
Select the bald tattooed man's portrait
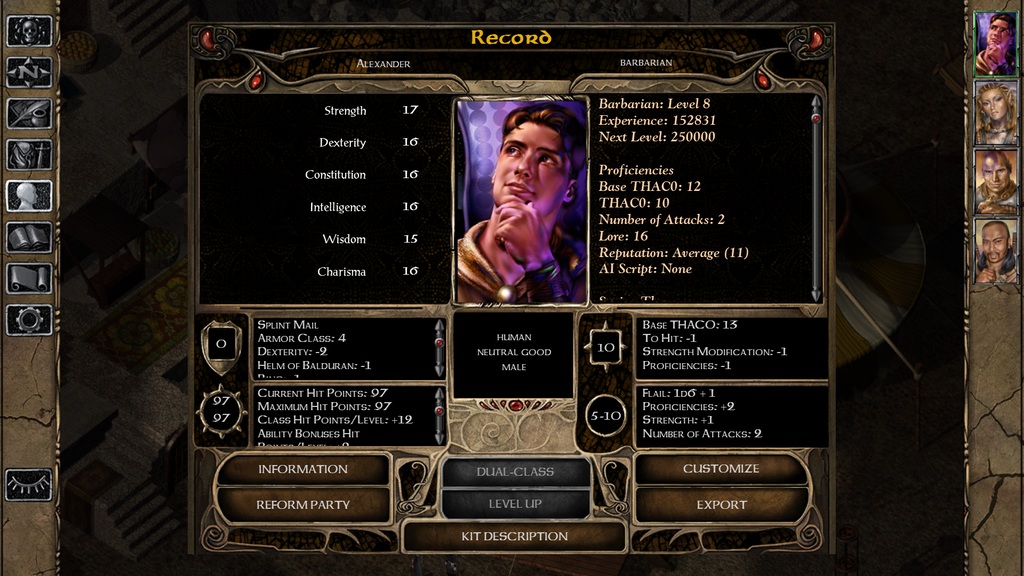tap(996, 182)
